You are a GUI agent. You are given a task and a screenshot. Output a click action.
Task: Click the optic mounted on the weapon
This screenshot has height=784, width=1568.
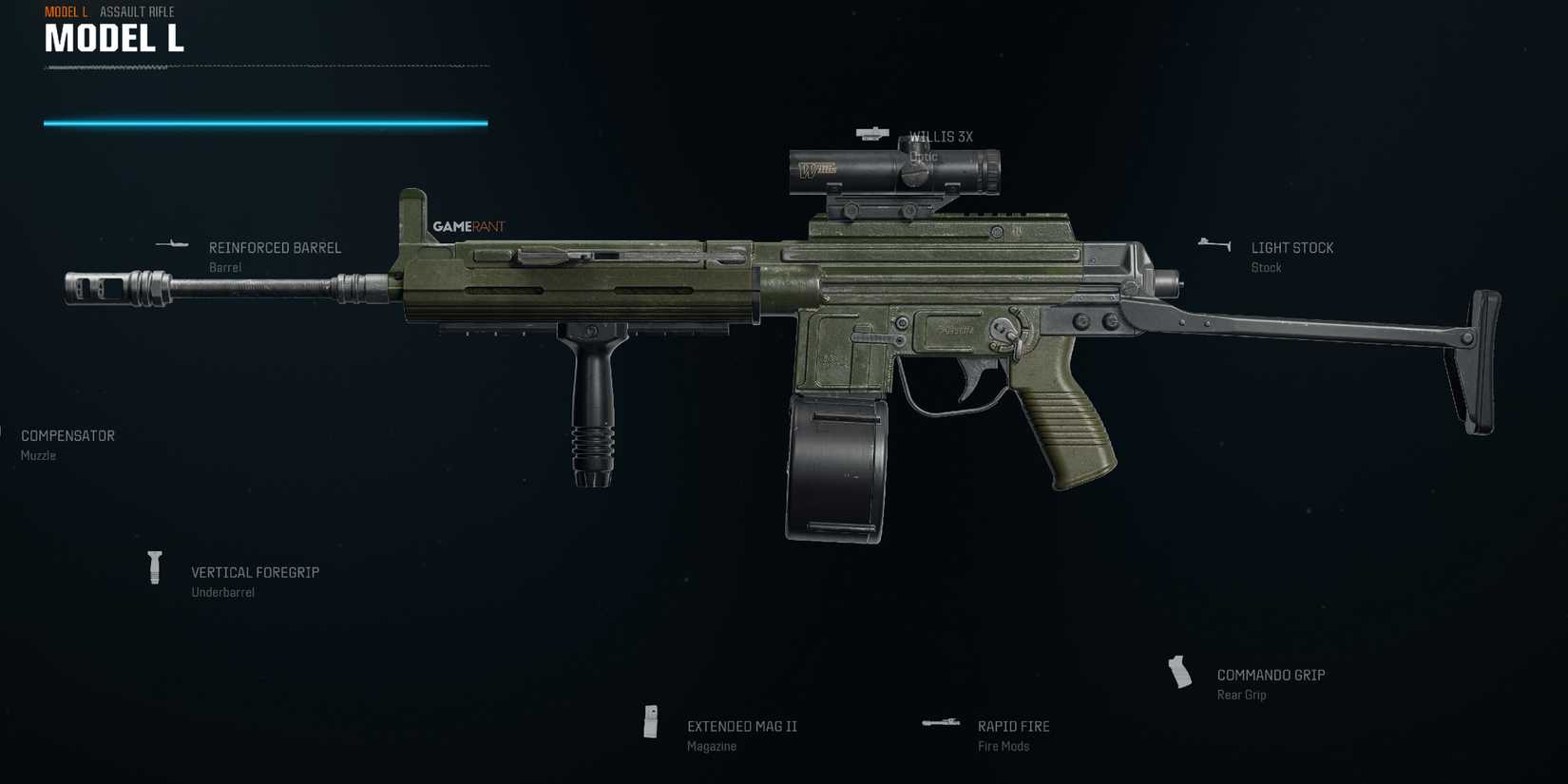[893, 171]
